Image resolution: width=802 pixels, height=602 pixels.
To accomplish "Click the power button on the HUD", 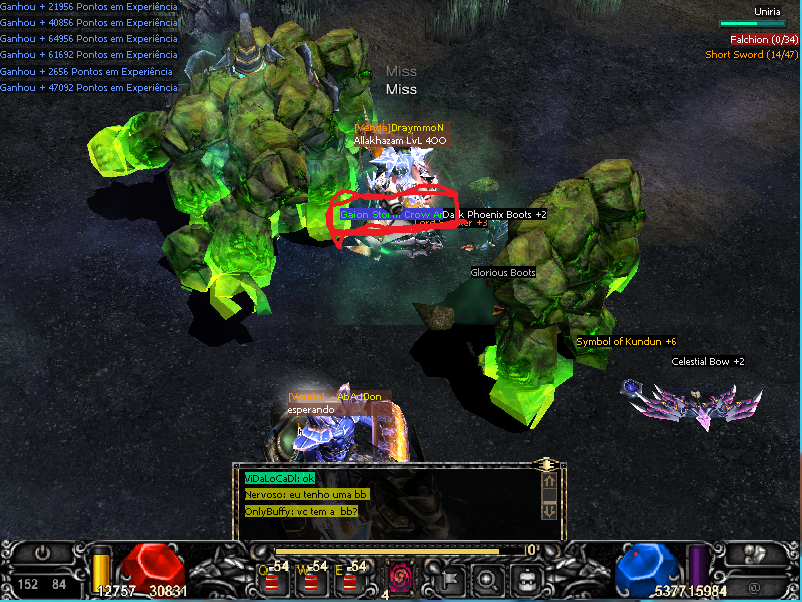I will pos(41,552).
